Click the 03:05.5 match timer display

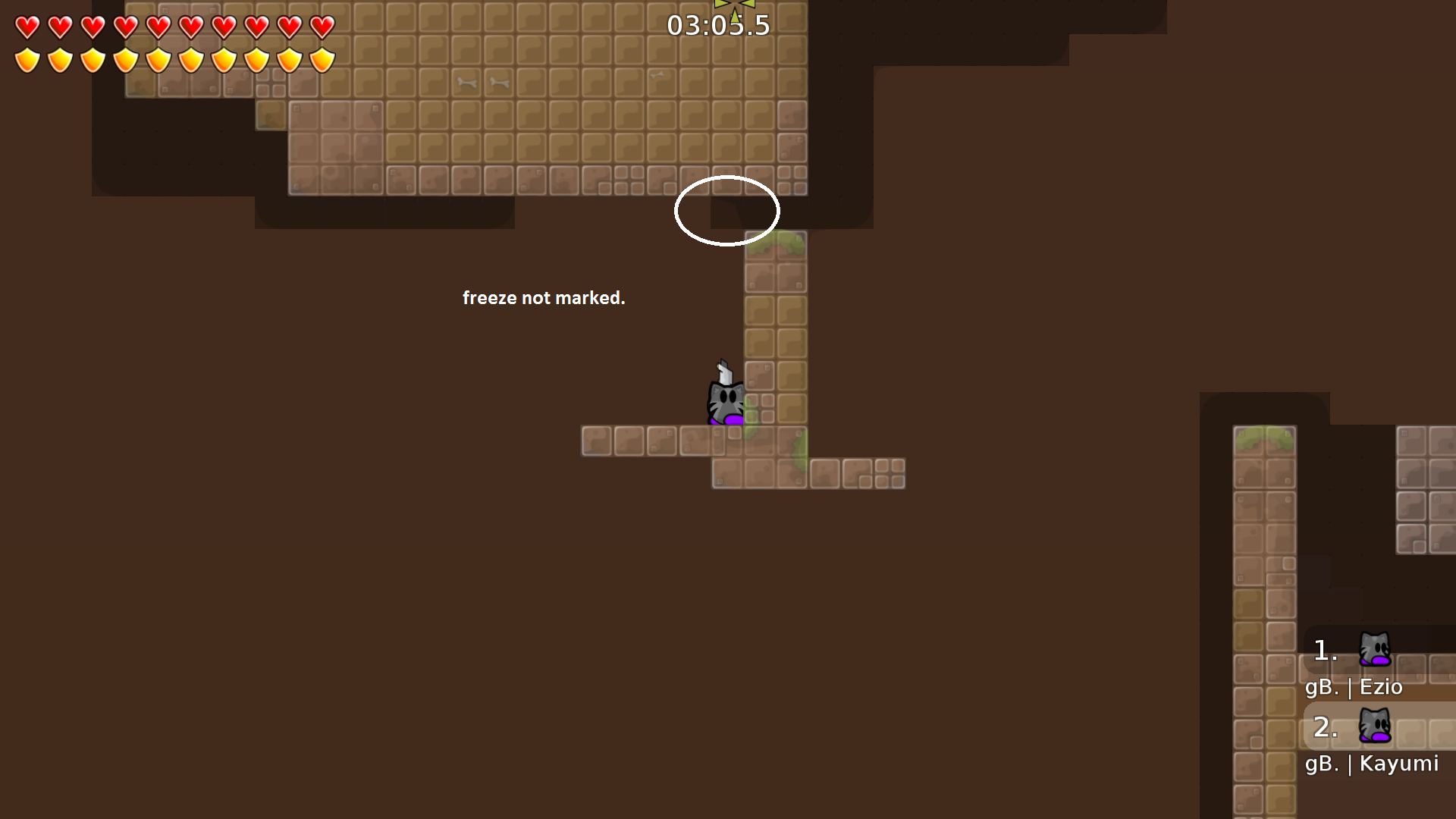click(717, 25)
